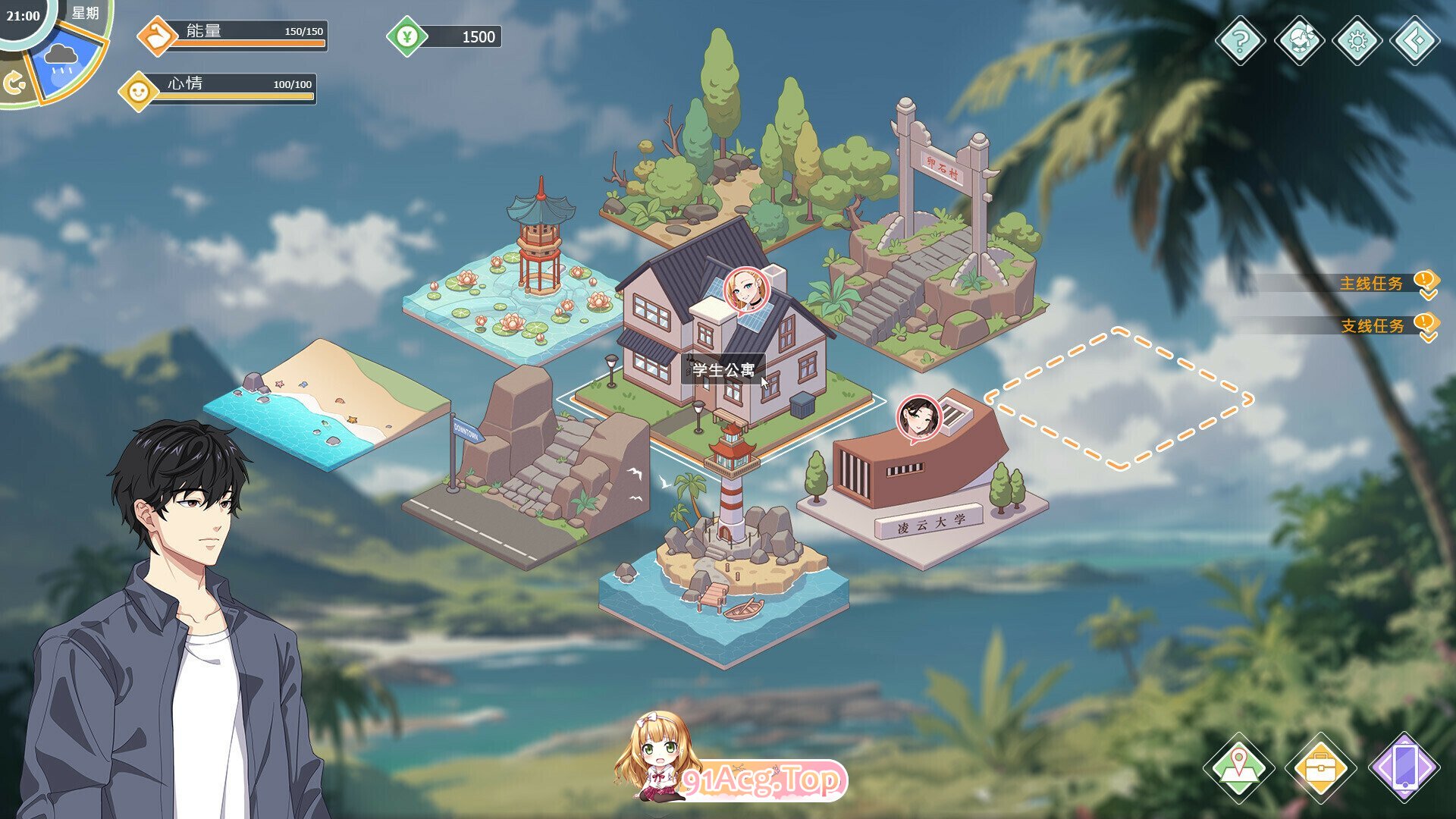Expand the 主线任务 main quest tracker
This screenshot has height=819, width=1456.
coord(1371,284)
